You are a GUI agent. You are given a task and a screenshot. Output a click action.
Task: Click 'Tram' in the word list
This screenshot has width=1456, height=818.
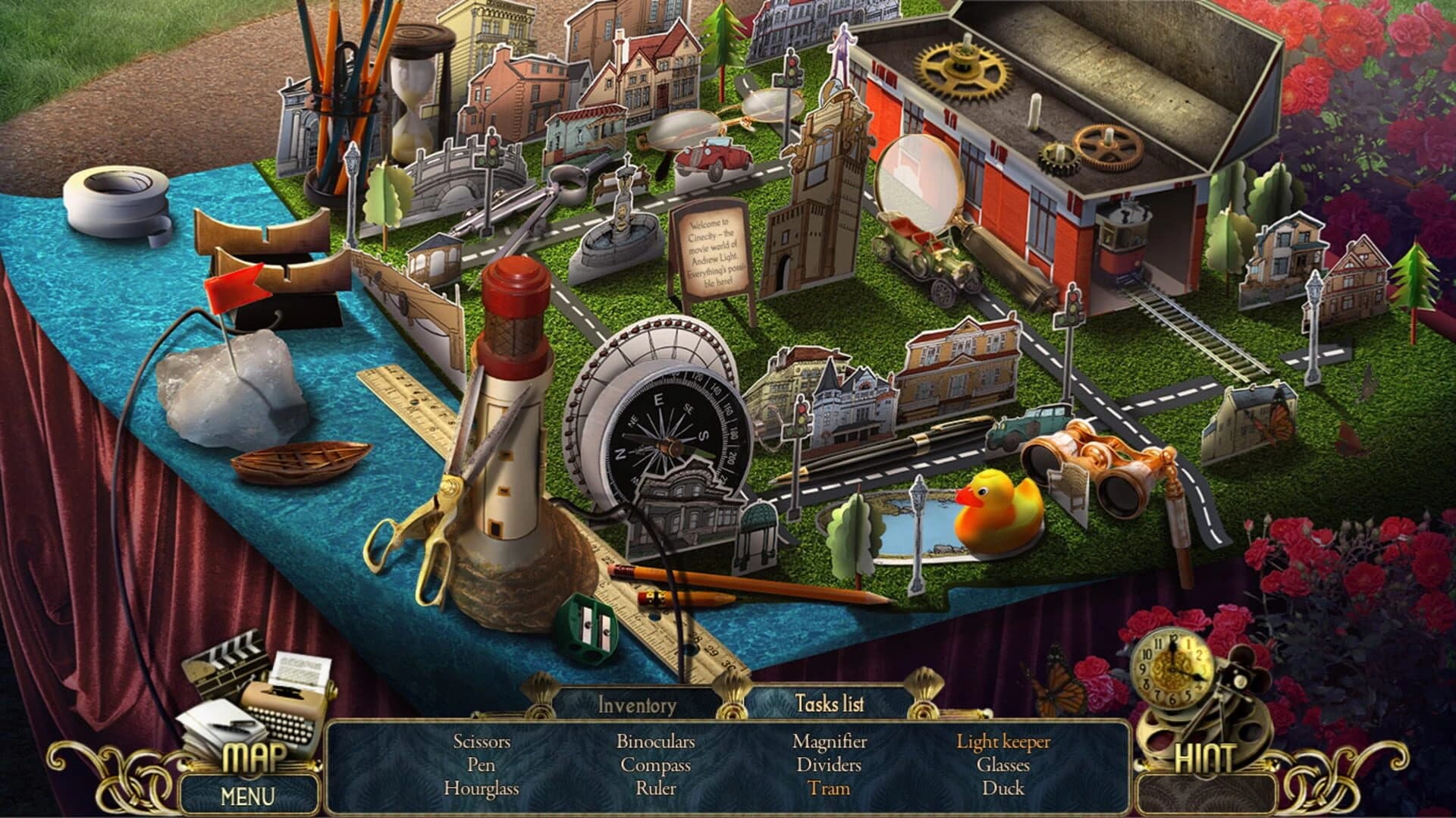click(x=830, y=789)
